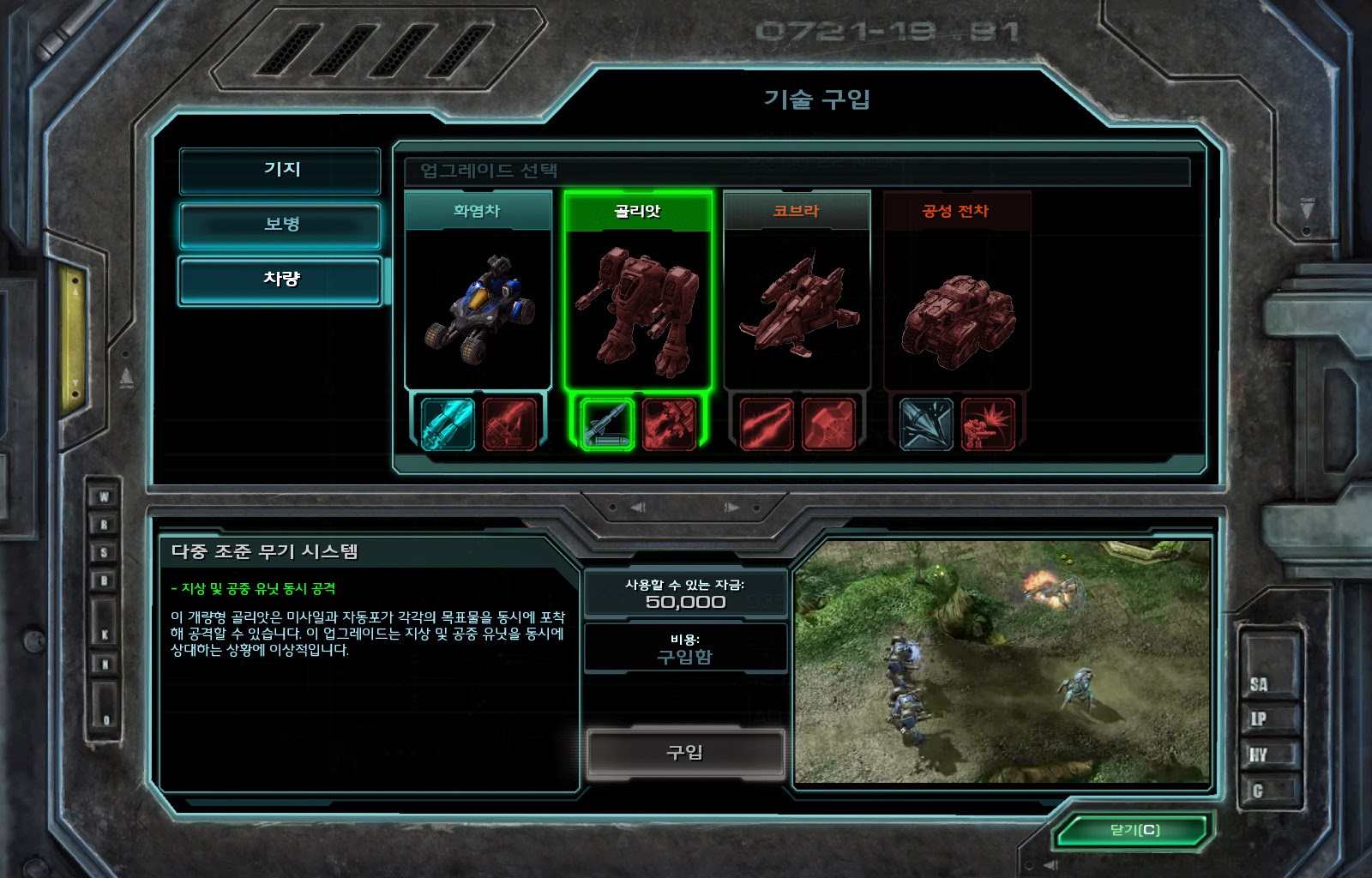Open the 보병 category tab
This screenshot has height=878, width=1372.
280,225
